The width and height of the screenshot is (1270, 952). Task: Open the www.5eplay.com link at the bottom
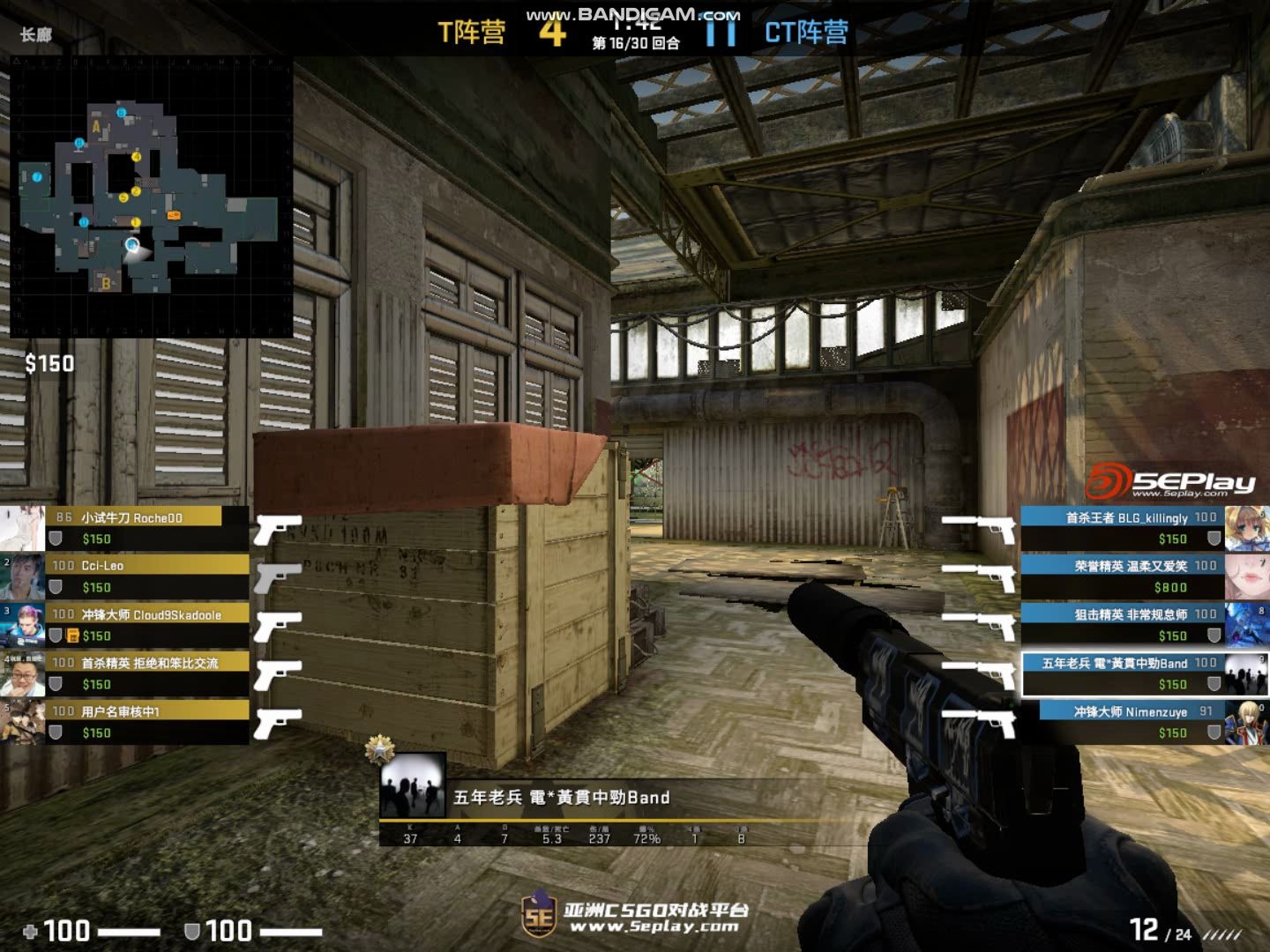pos(654,926)
